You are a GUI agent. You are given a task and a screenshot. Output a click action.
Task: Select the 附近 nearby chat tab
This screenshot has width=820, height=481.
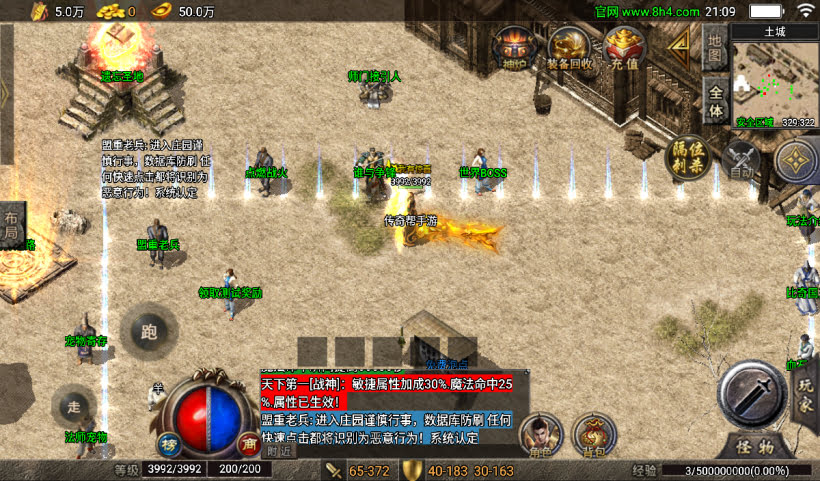coord(281,452)
